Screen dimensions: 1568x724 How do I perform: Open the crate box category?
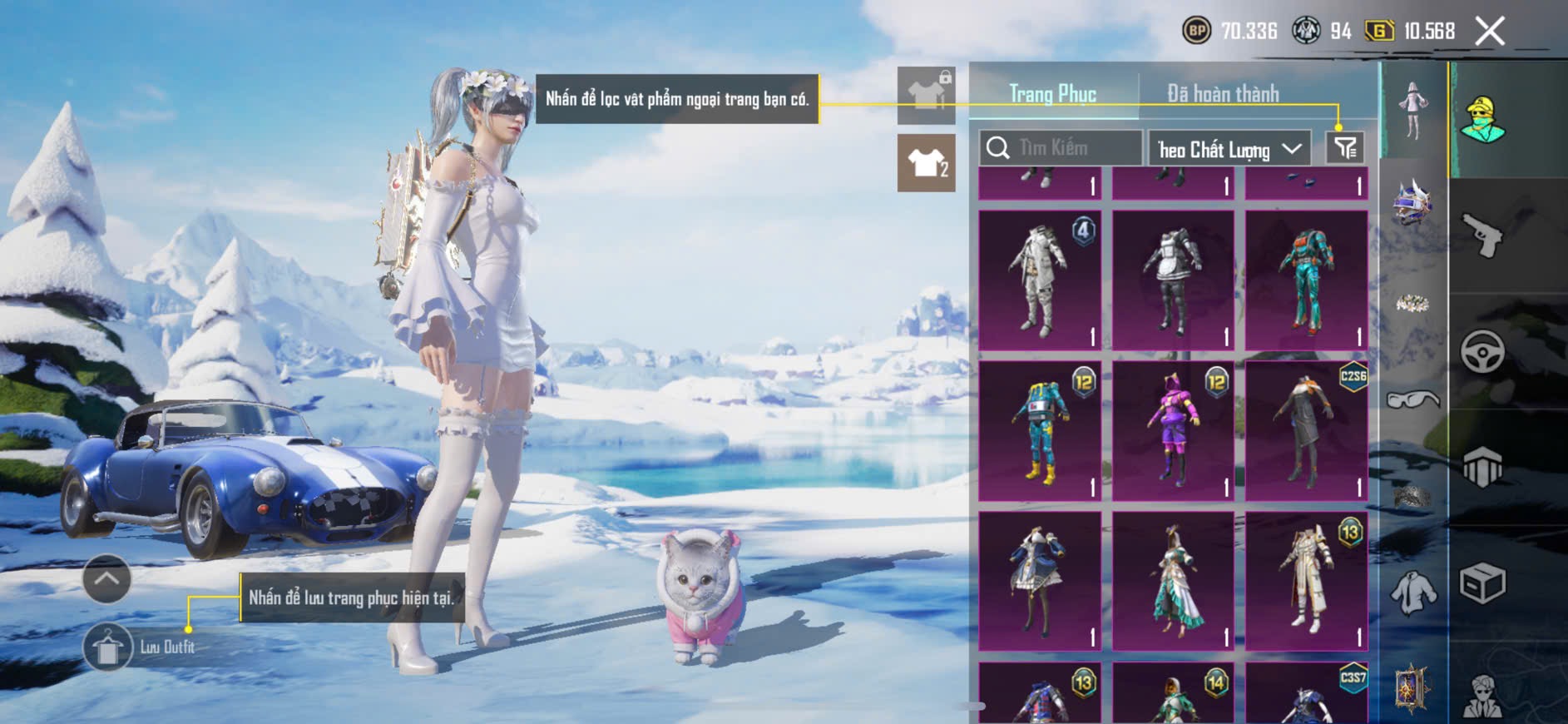(1482, 583)
